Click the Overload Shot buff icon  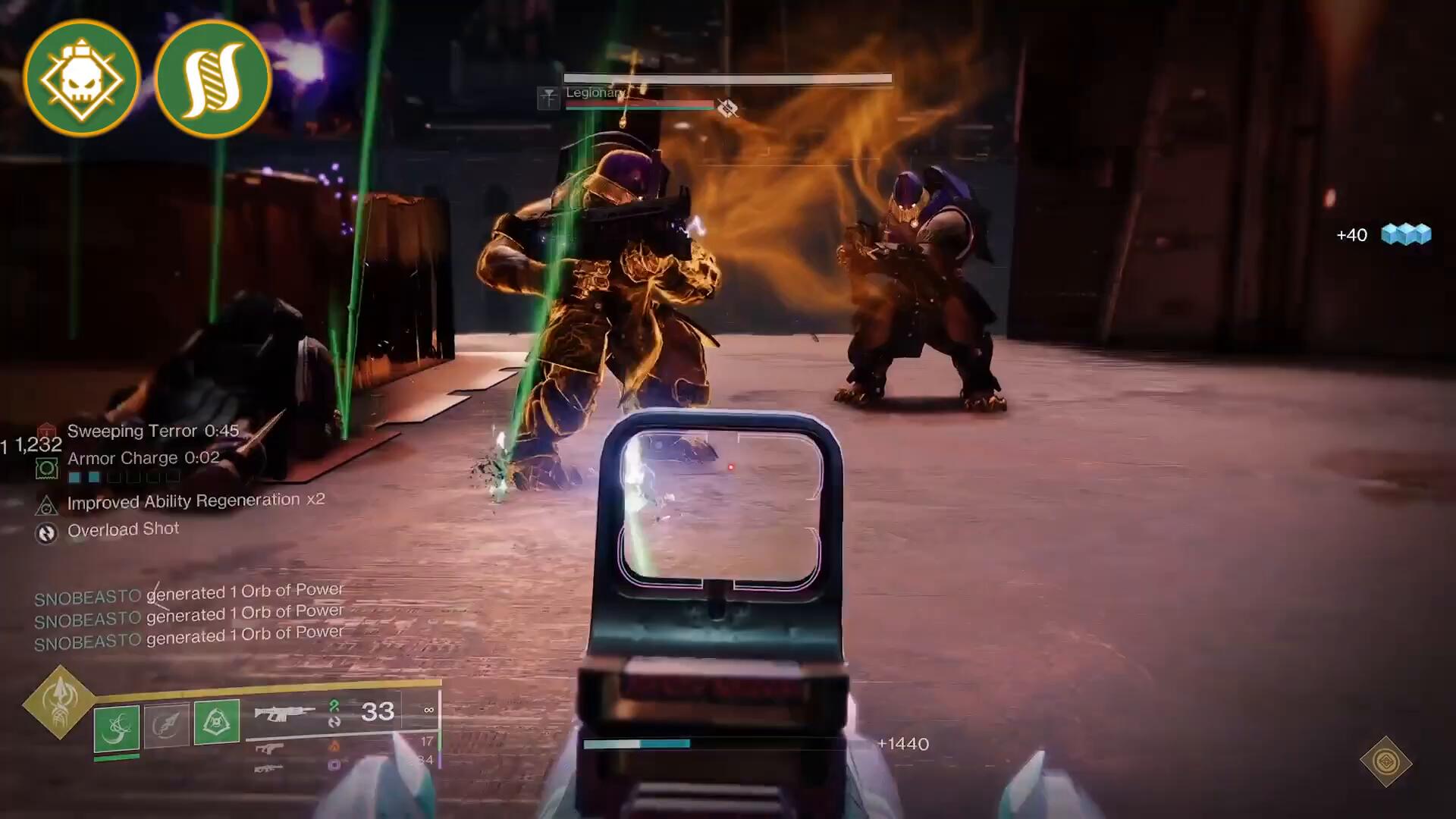click(46, 533)
